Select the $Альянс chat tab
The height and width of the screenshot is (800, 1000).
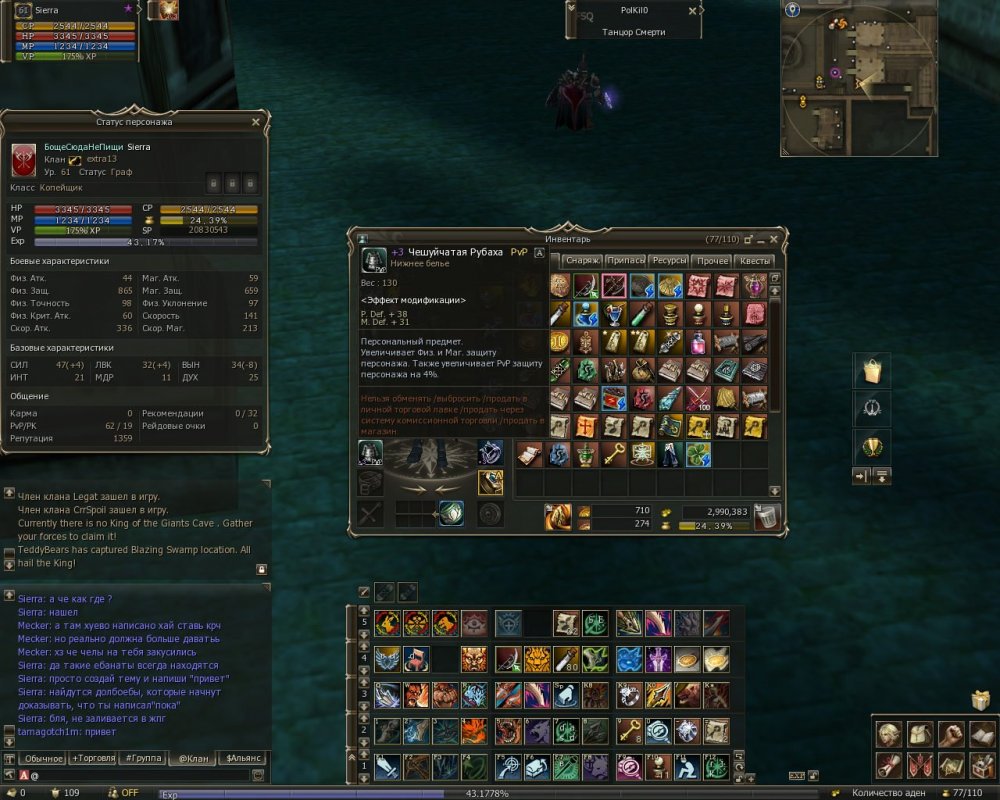(x=241, y=759)
